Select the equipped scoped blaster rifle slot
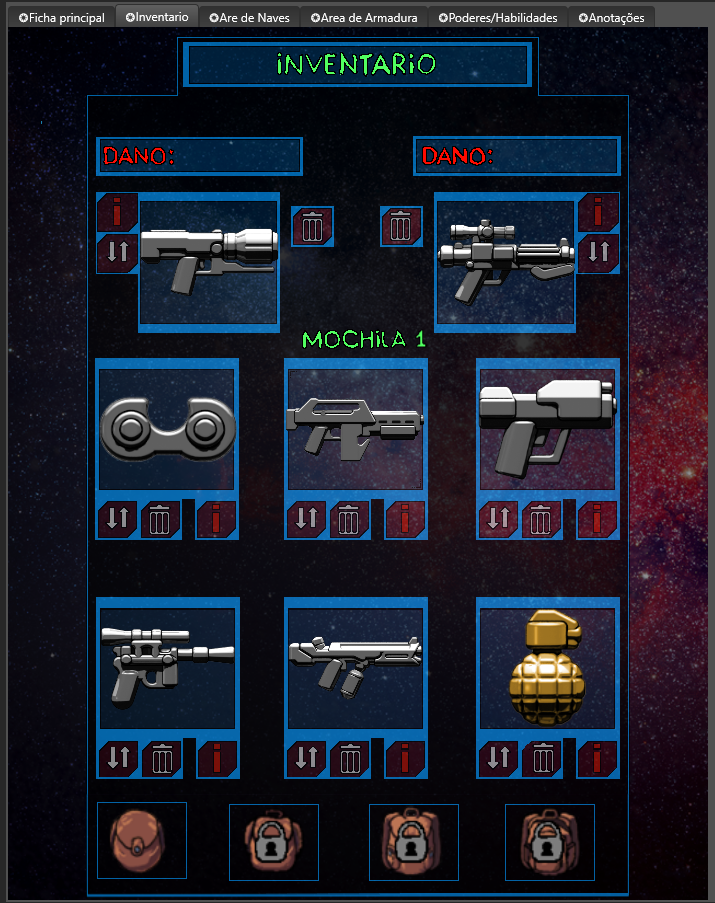This screenshot has width=715, height=903. coord(505,262)
